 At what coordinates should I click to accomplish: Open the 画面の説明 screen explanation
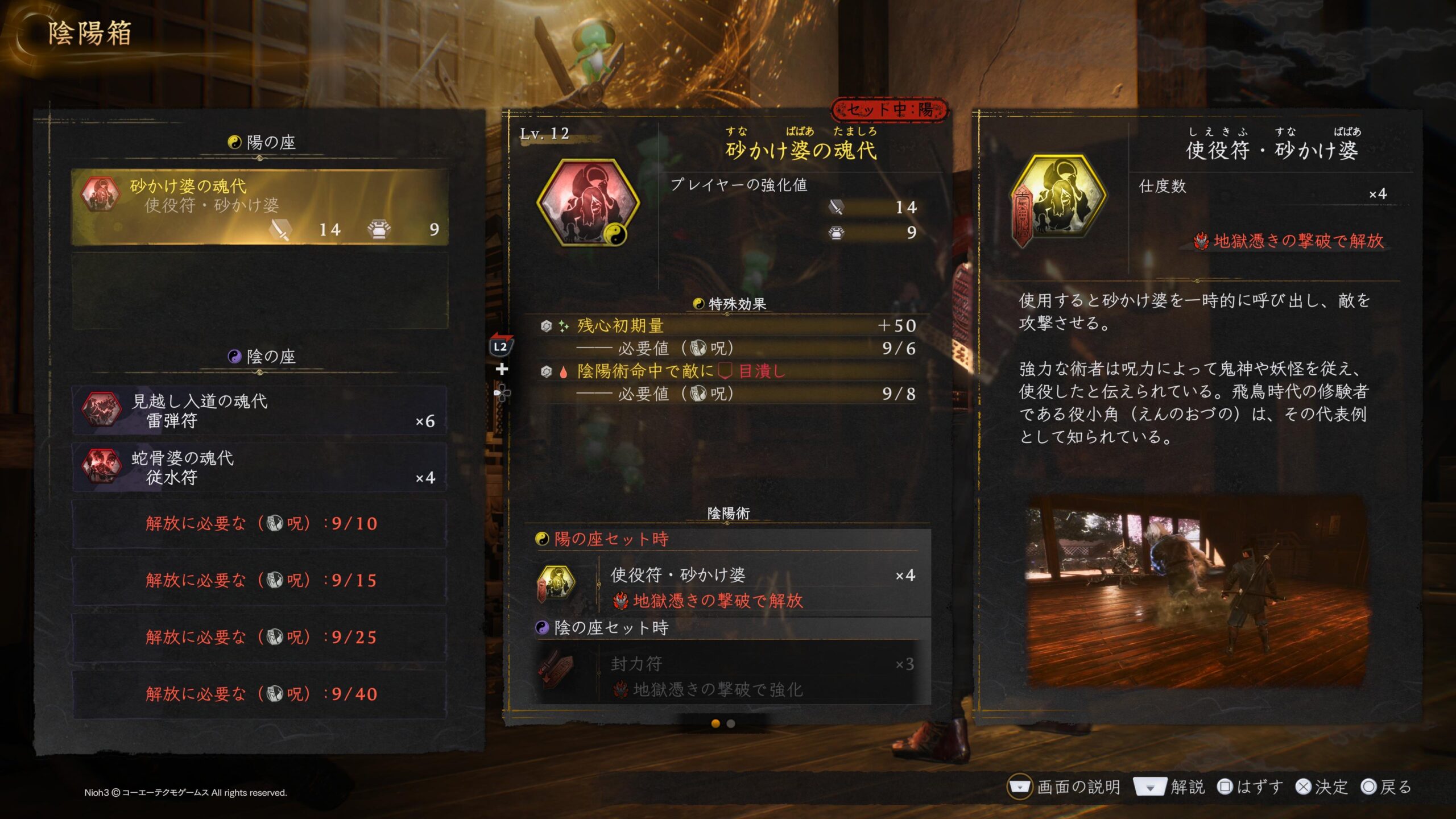coord(1064,787)
